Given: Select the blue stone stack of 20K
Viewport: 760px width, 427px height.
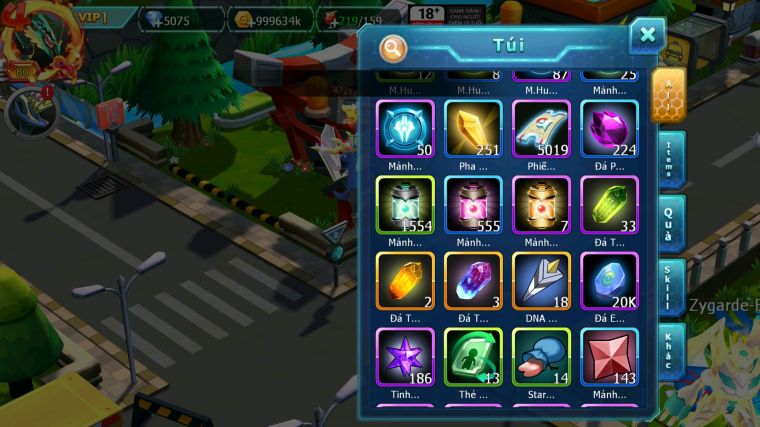Looking at the screenshot, I should tap(609, 281).
